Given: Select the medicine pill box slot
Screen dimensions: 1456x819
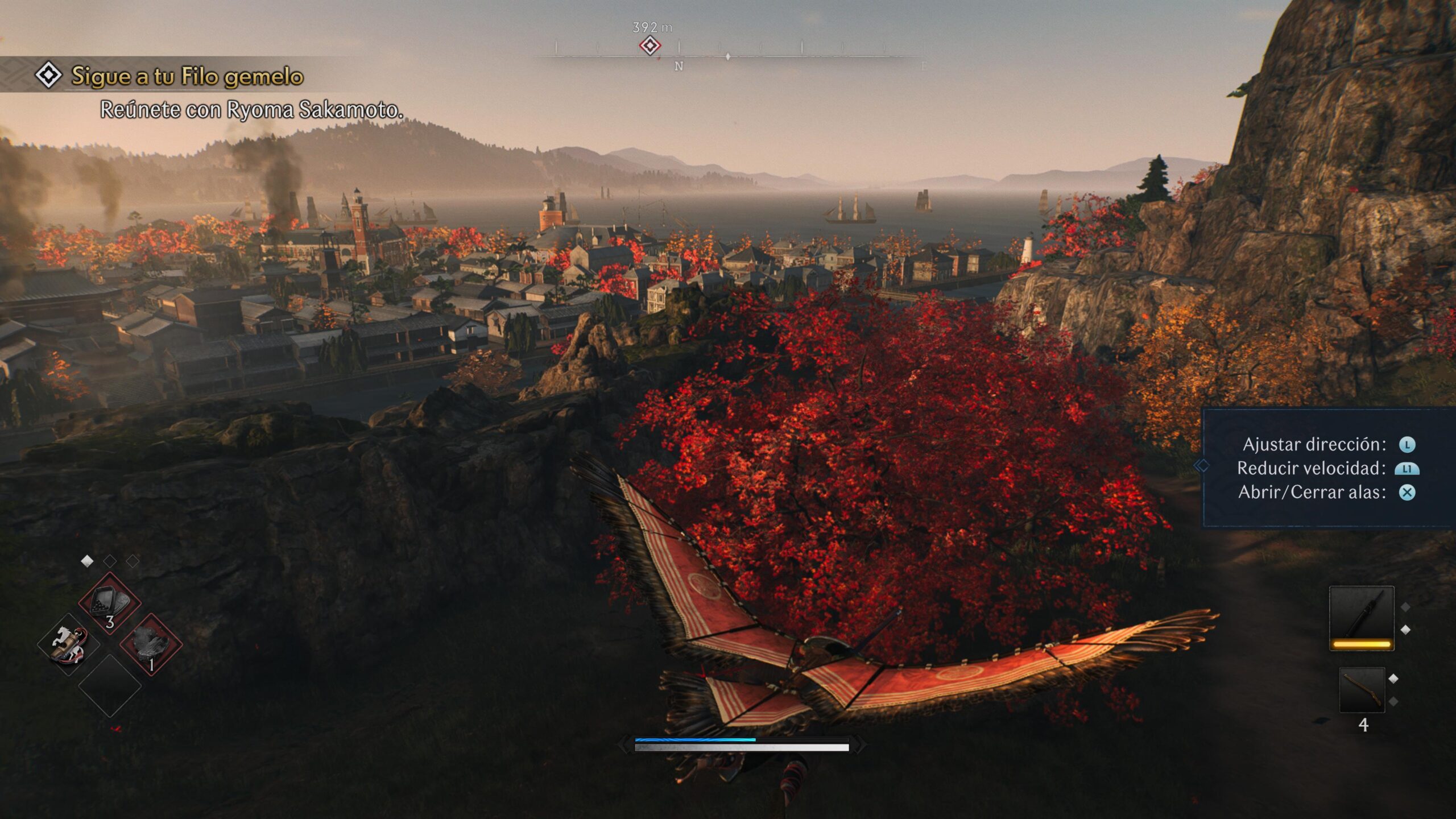Looking at the screenshot, I should tap(109, 602).
